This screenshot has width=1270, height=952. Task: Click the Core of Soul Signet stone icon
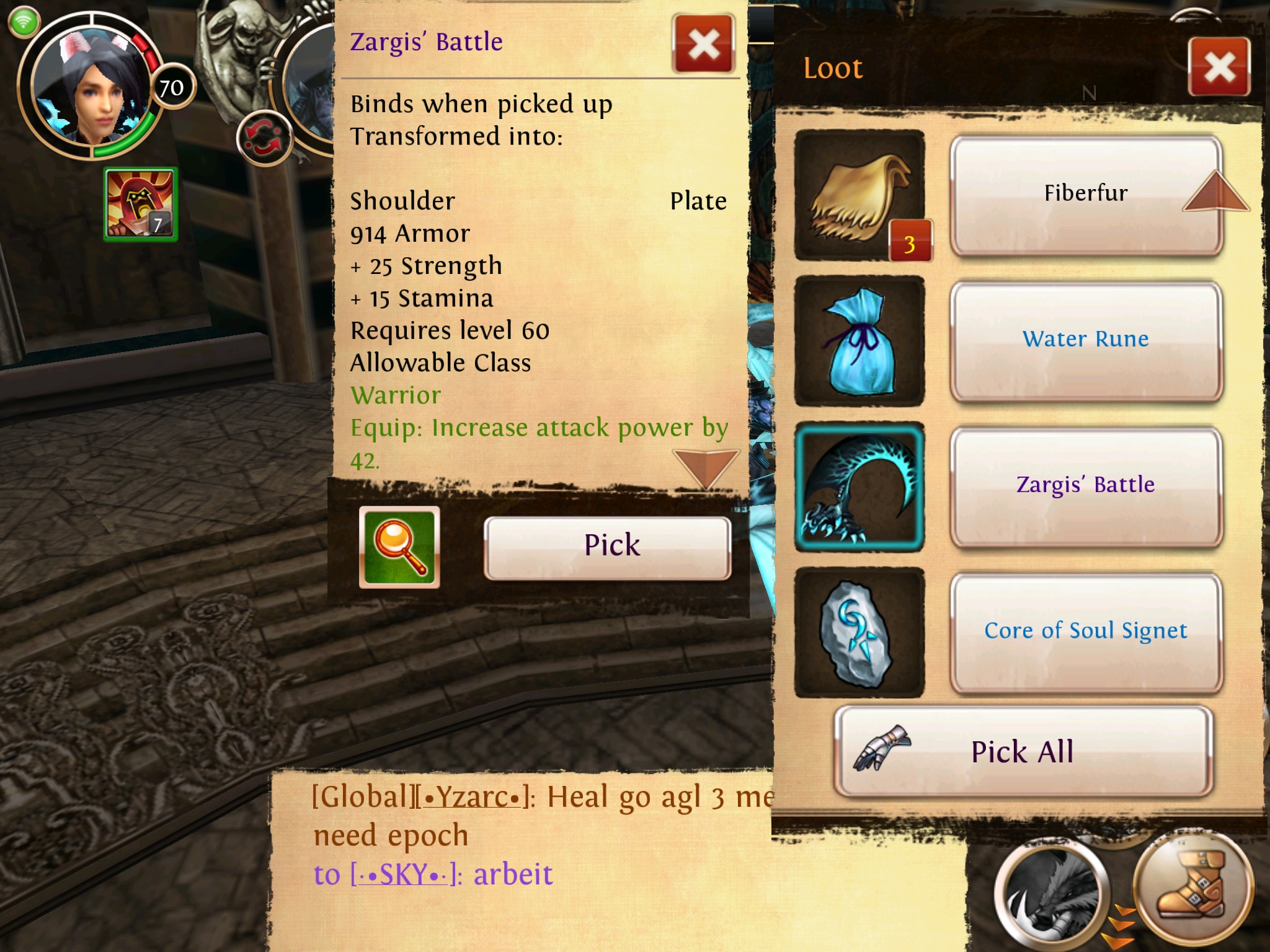coord(859,632)
